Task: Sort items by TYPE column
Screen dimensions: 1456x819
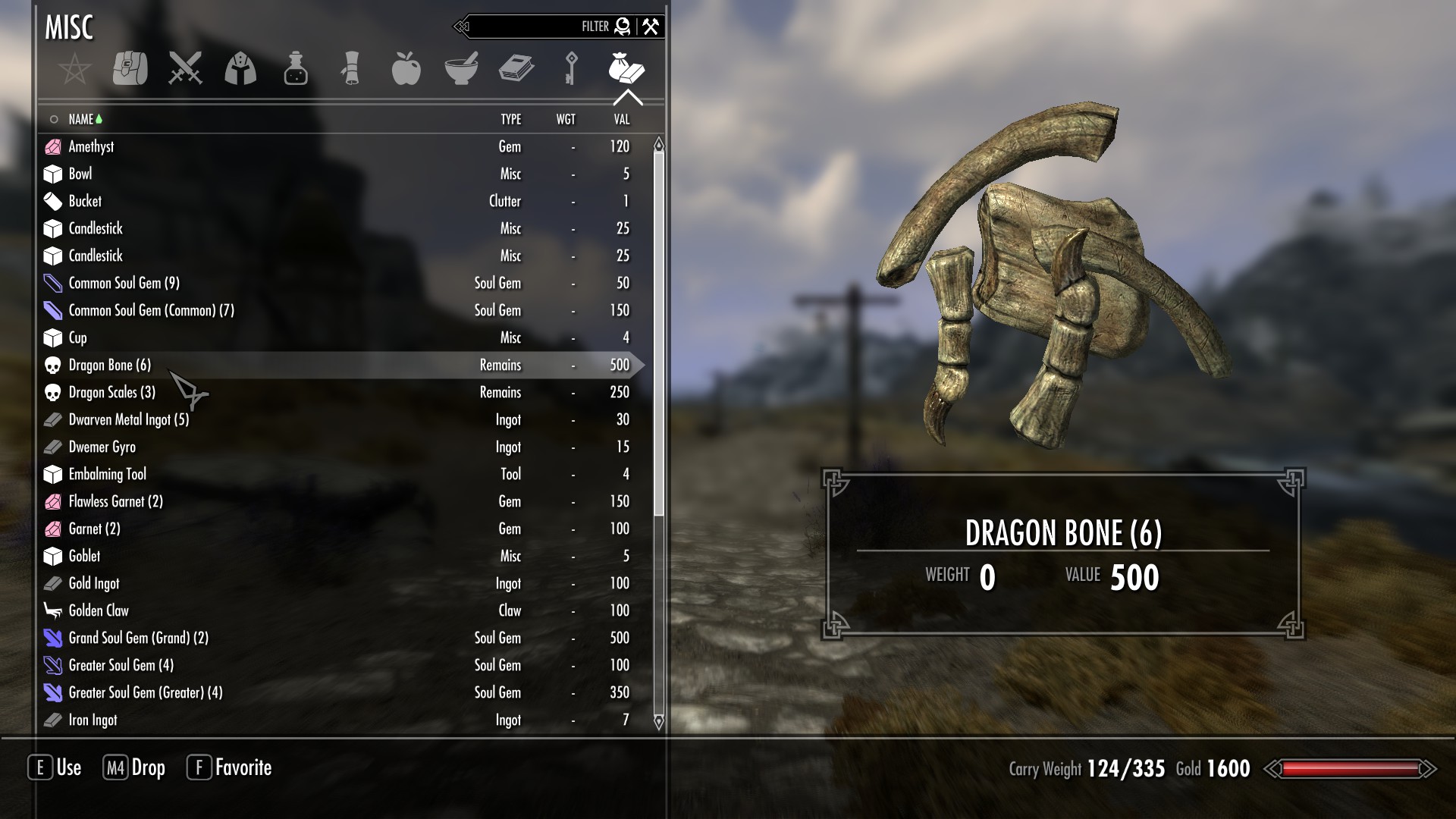Action: tap(510, 119)
